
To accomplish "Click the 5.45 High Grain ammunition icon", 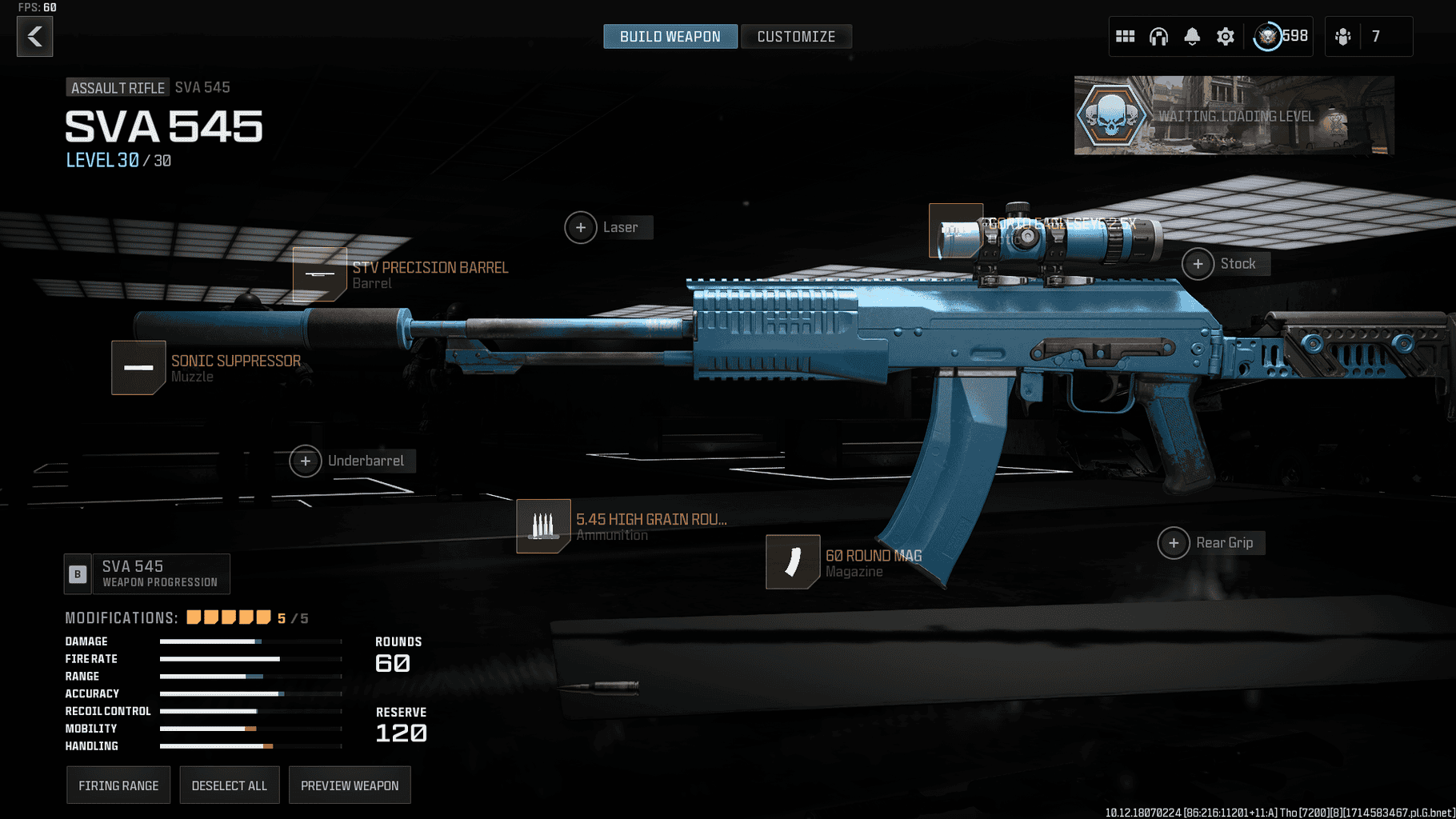I will [x=544, y=525].
